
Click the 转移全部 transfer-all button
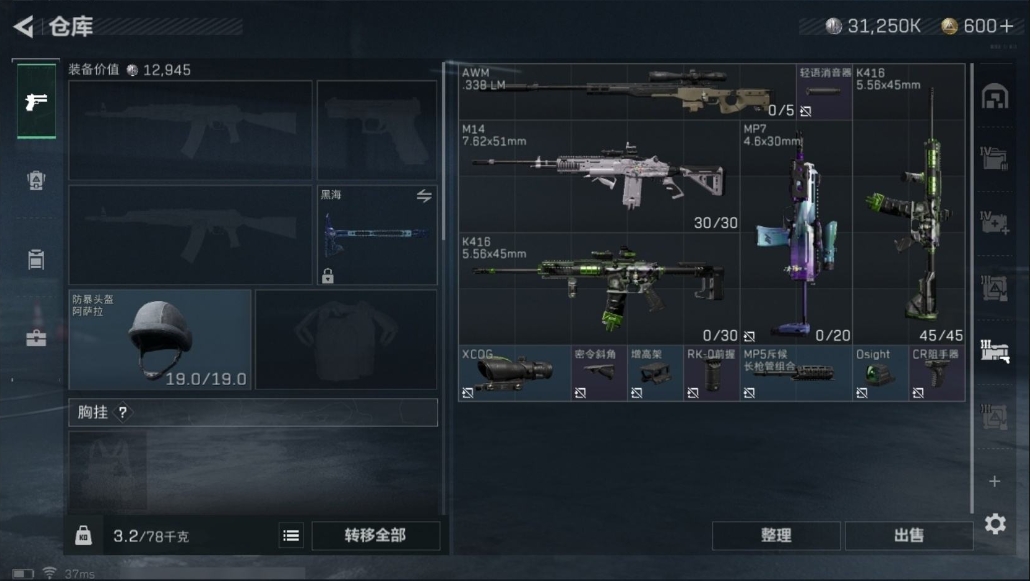tap(375, 535)
